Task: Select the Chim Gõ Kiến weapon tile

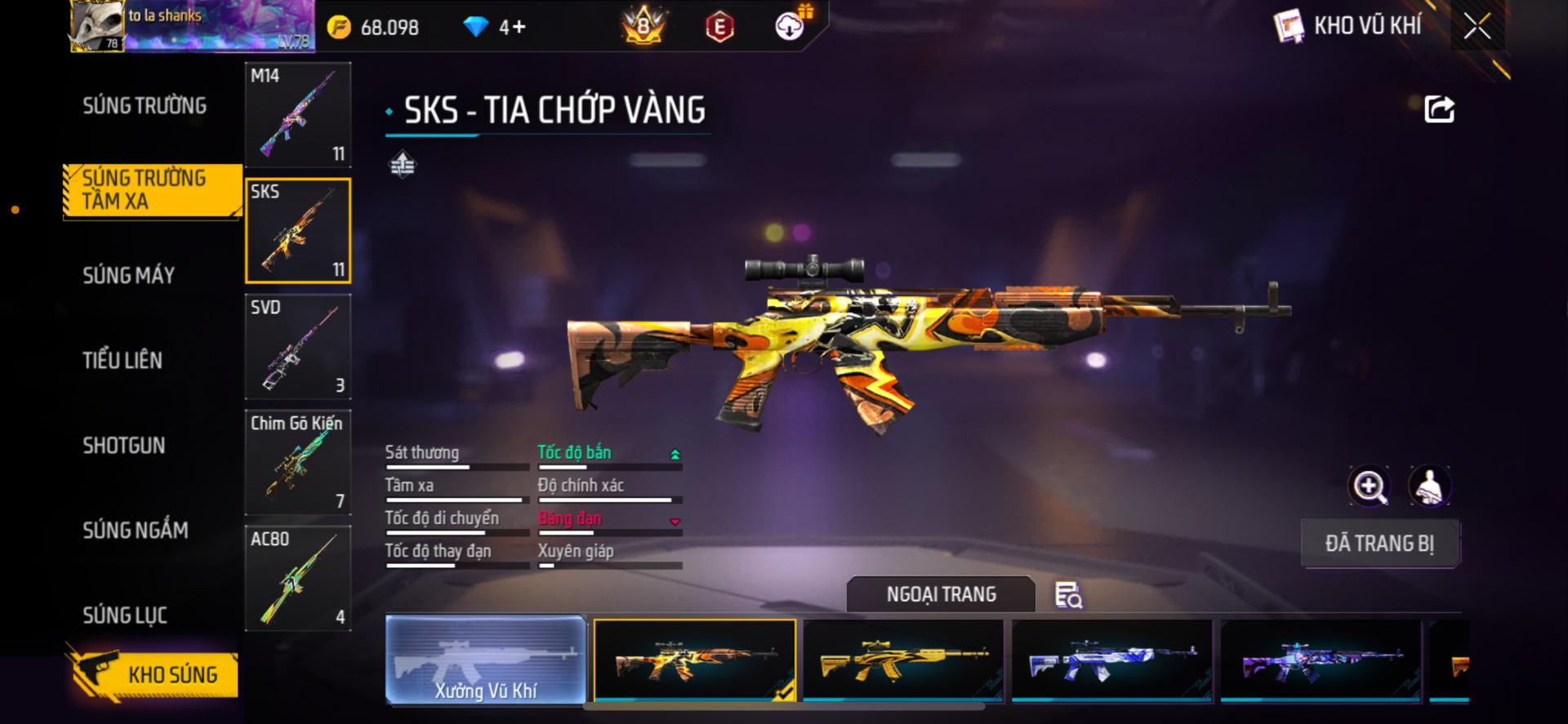Action: coord(298,463)
